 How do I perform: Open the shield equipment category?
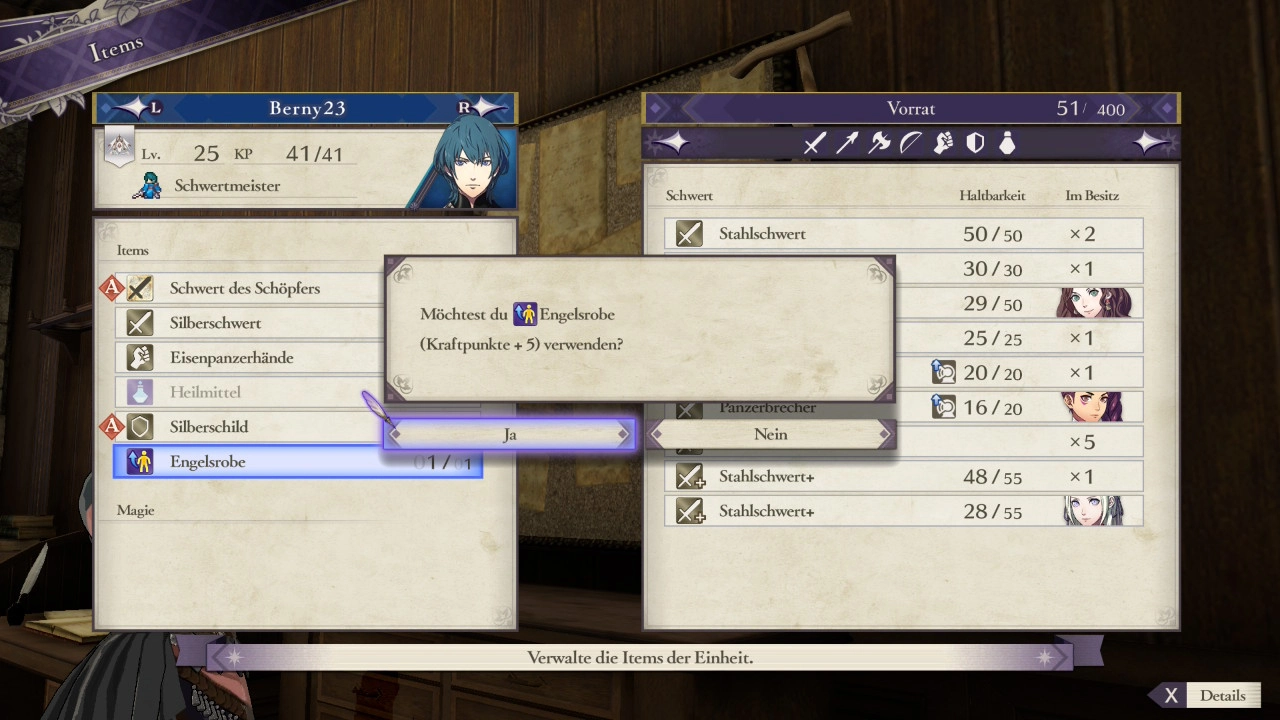click(x=975, y=144)
